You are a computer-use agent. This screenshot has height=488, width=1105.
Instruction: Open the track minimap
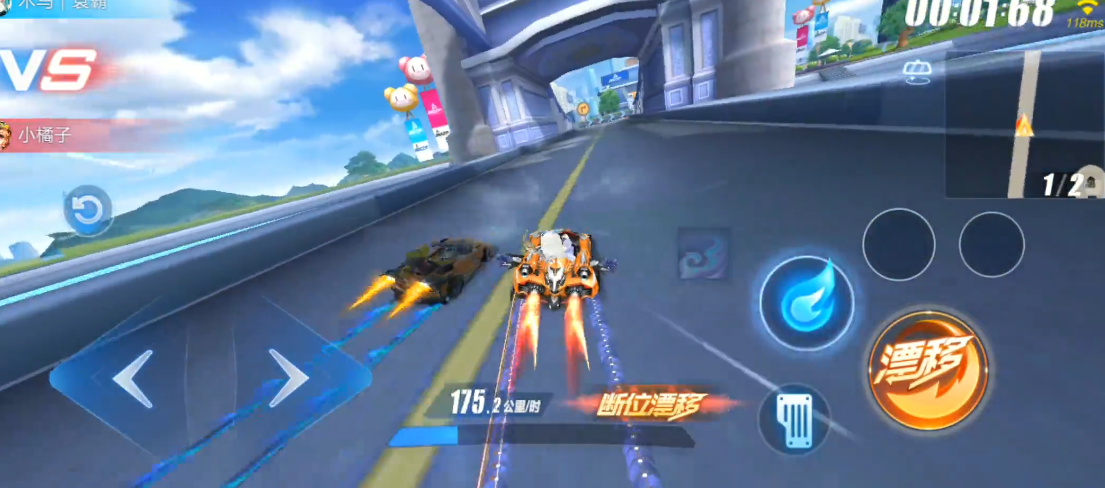(x=1022, y=125)
